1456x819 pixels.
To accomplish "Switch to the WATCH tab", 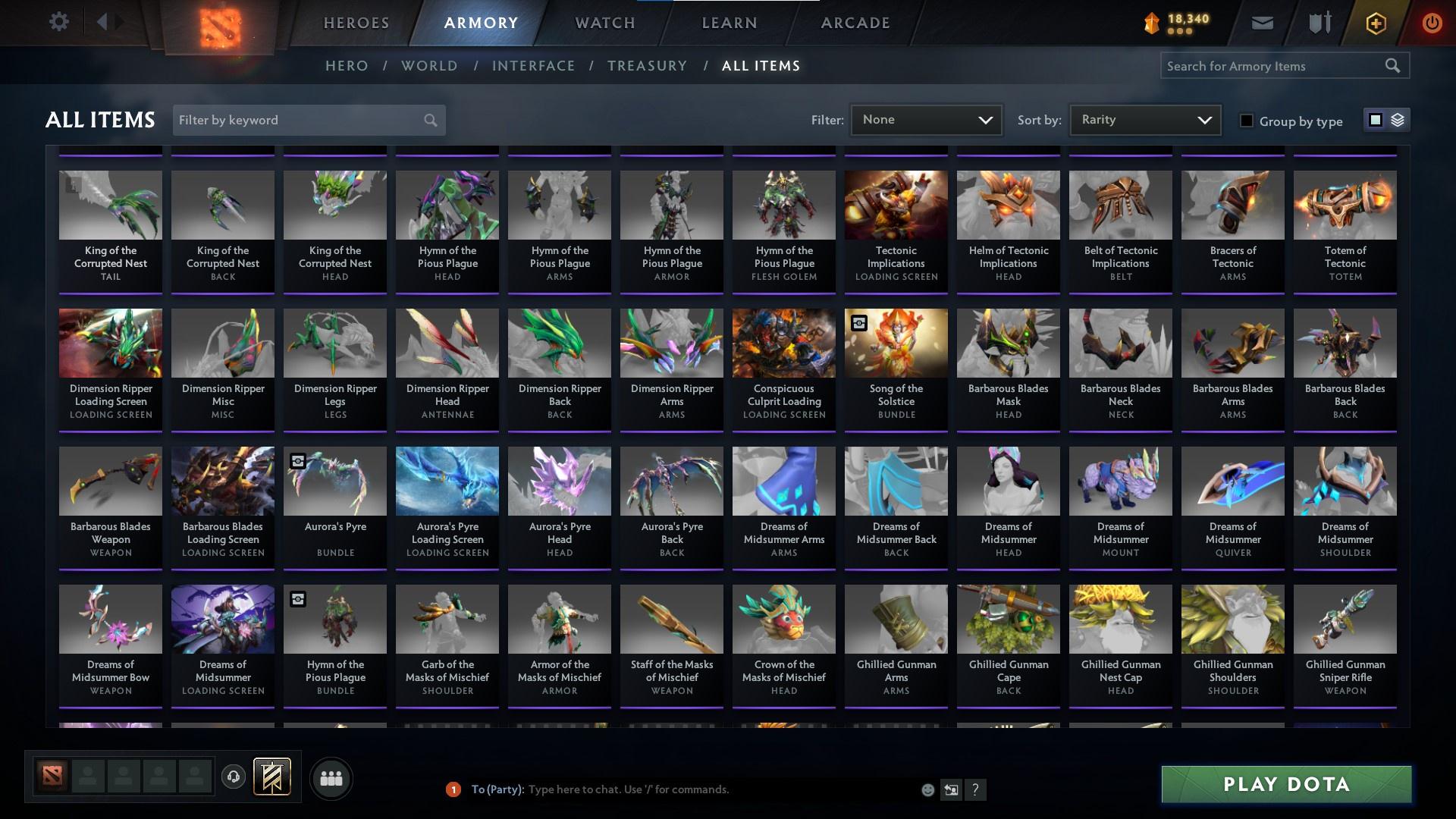I will click(x=604, y=23).
